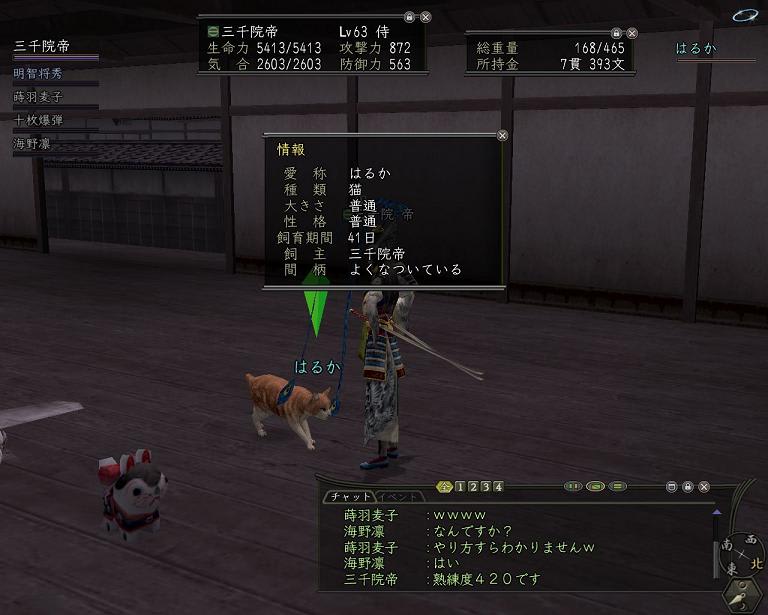The width and height of the screenshot is (768, 615).
Task: Close the 情報 pet info window
Action: pos(502,136)
